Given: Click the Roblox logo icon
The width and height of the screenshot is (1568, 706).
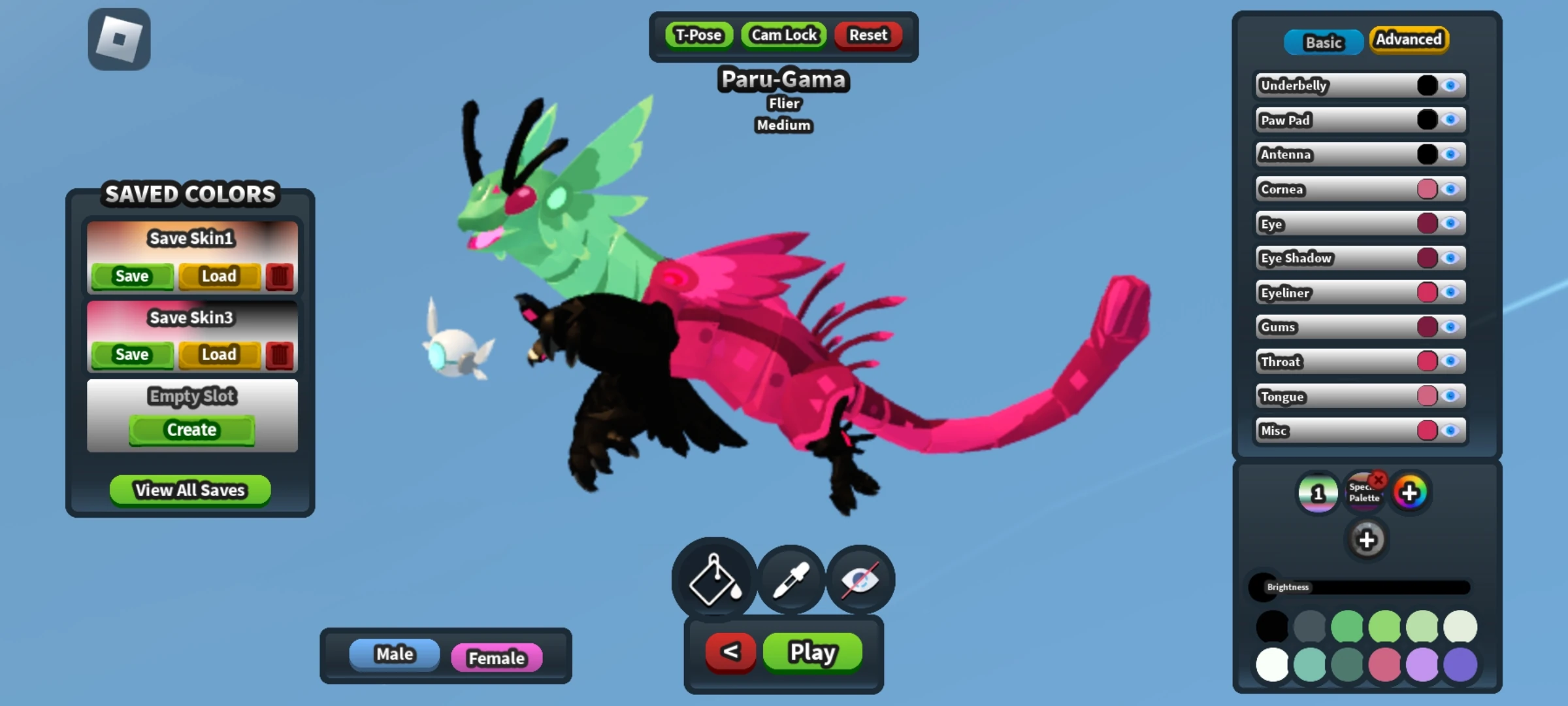Looking at the screenshot, I should 120,39.
